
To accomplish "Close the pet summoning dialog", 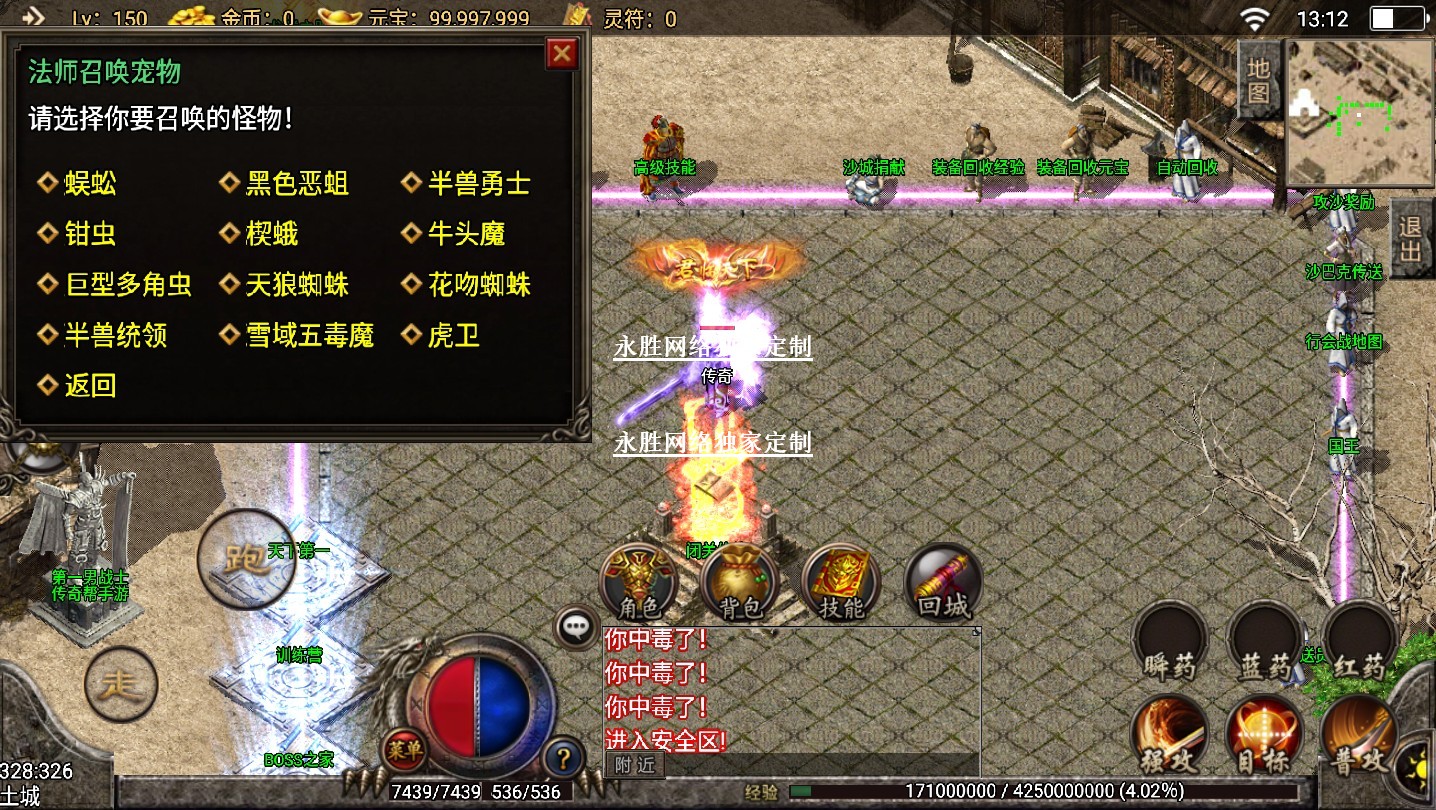I will (562, 53).
